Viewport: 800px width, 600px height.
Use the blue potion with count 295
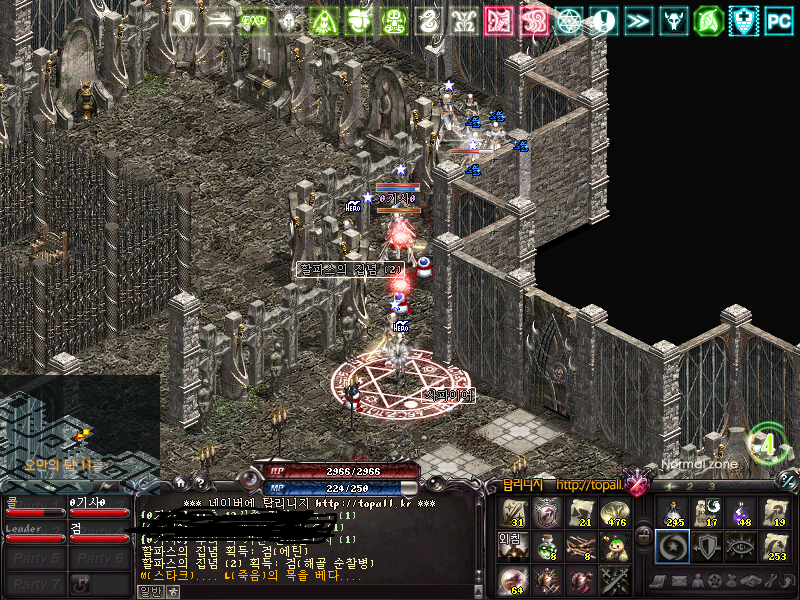(x=672, y=513)
